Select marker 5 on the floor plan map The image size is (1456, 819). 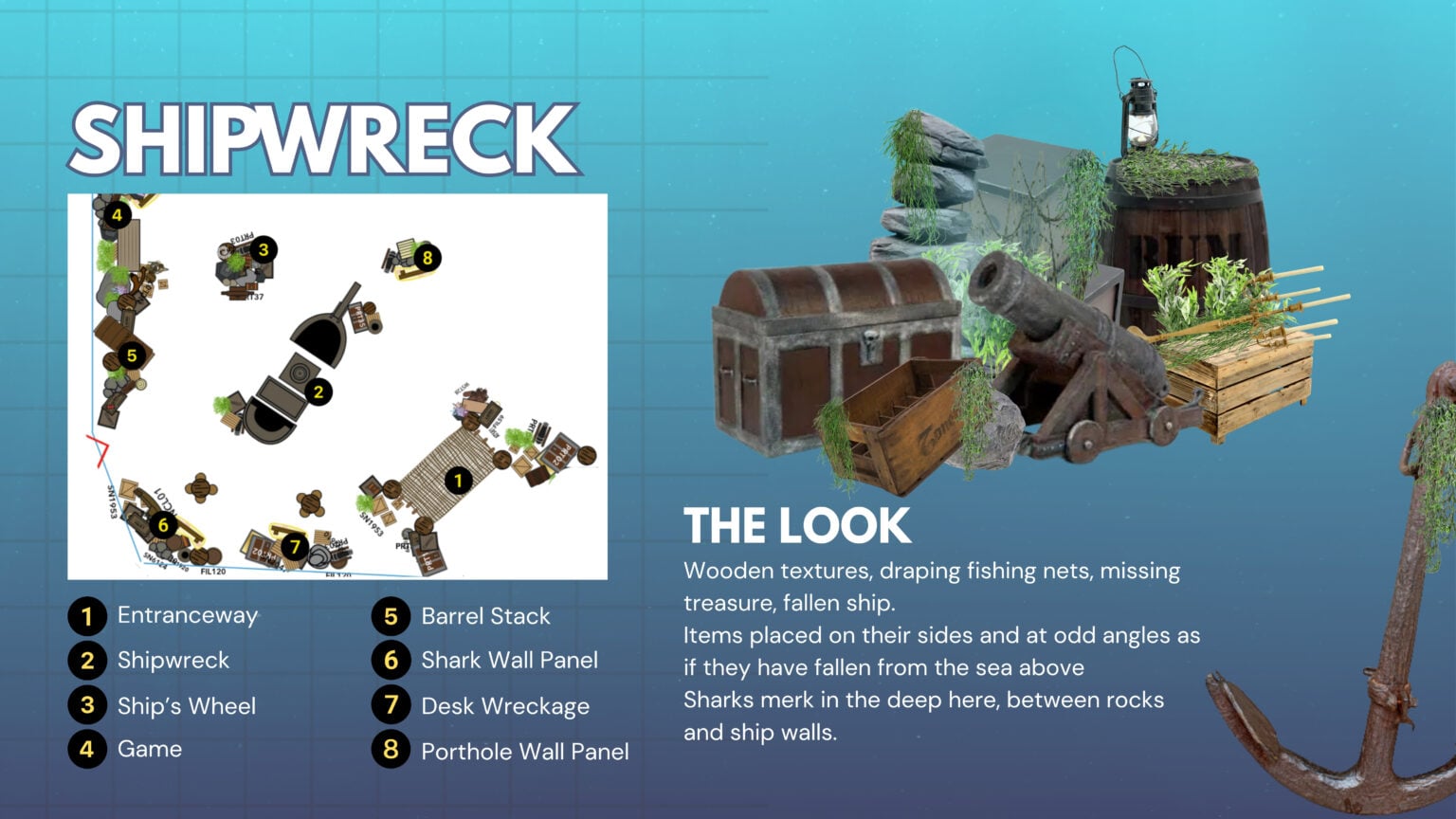132,355
